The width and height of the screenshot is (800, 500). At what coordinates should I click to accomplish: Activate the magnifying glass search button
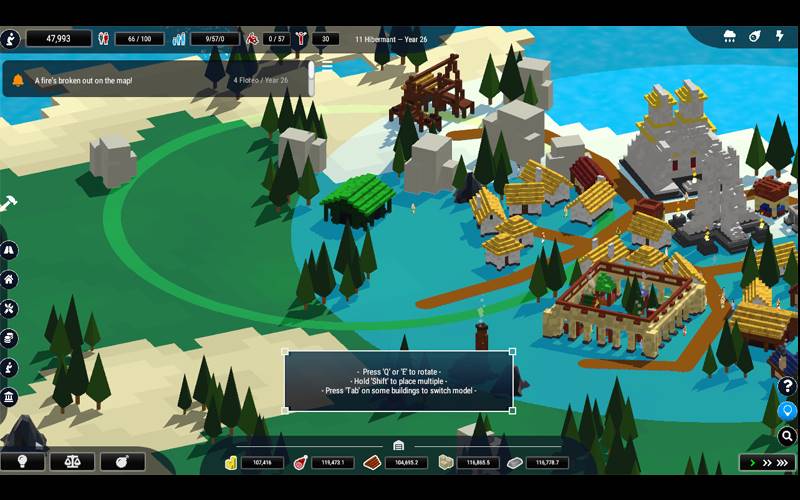click(788, 436)
